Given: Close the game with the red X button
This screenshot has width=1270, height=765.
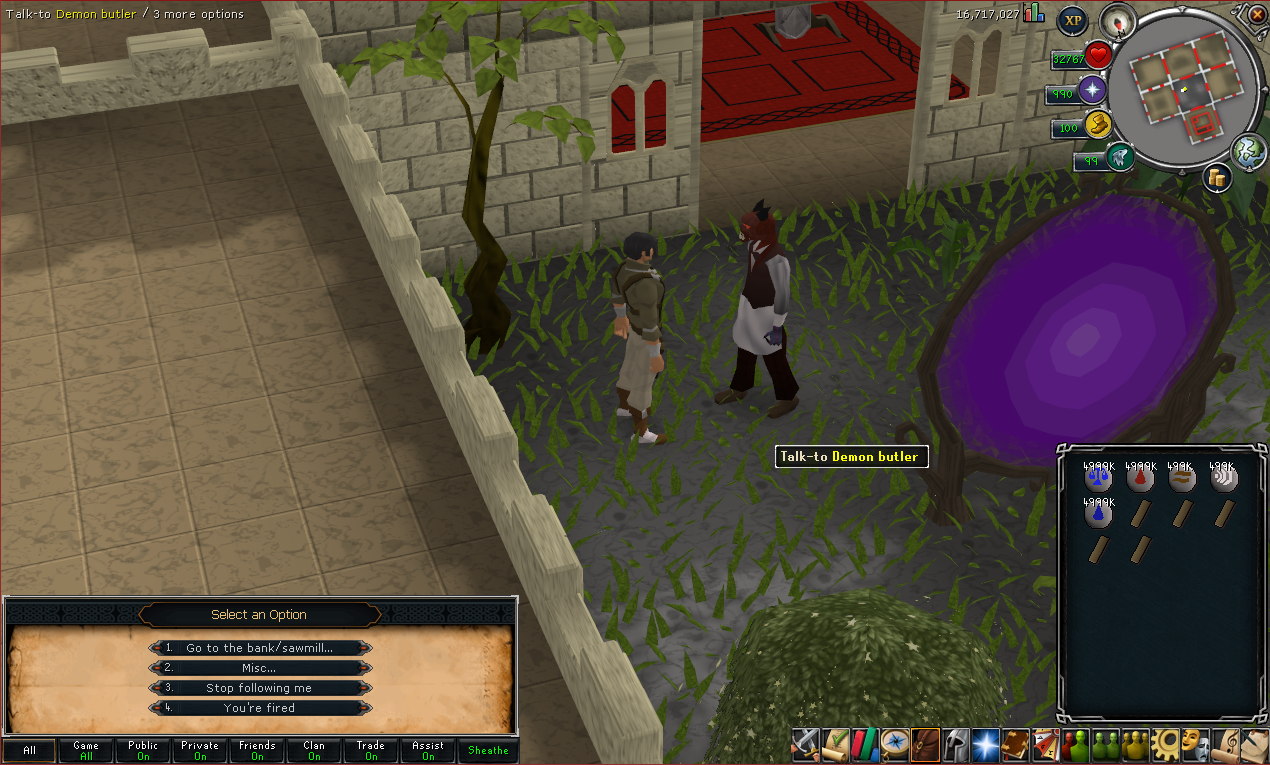Looking at the screenshot, I should (1257, 14).
